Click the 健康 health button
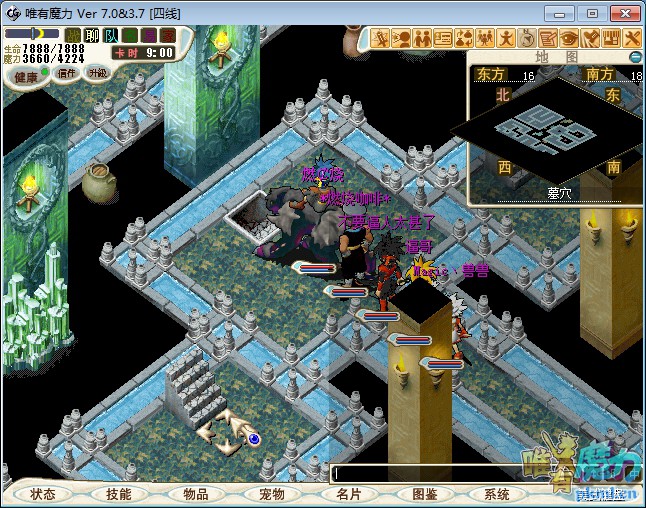The height and width of the screenshot is (508, 646). click(27, 77)
